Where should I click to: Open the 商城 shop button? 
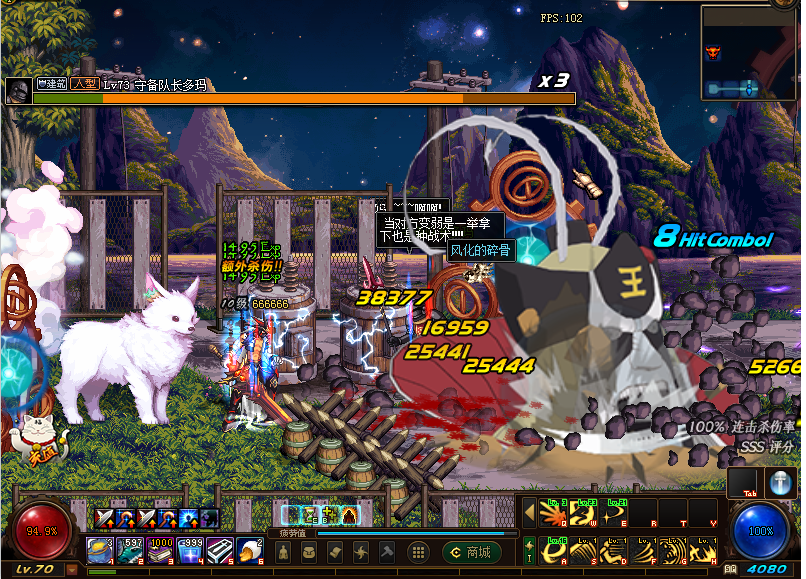pos(469,552)
